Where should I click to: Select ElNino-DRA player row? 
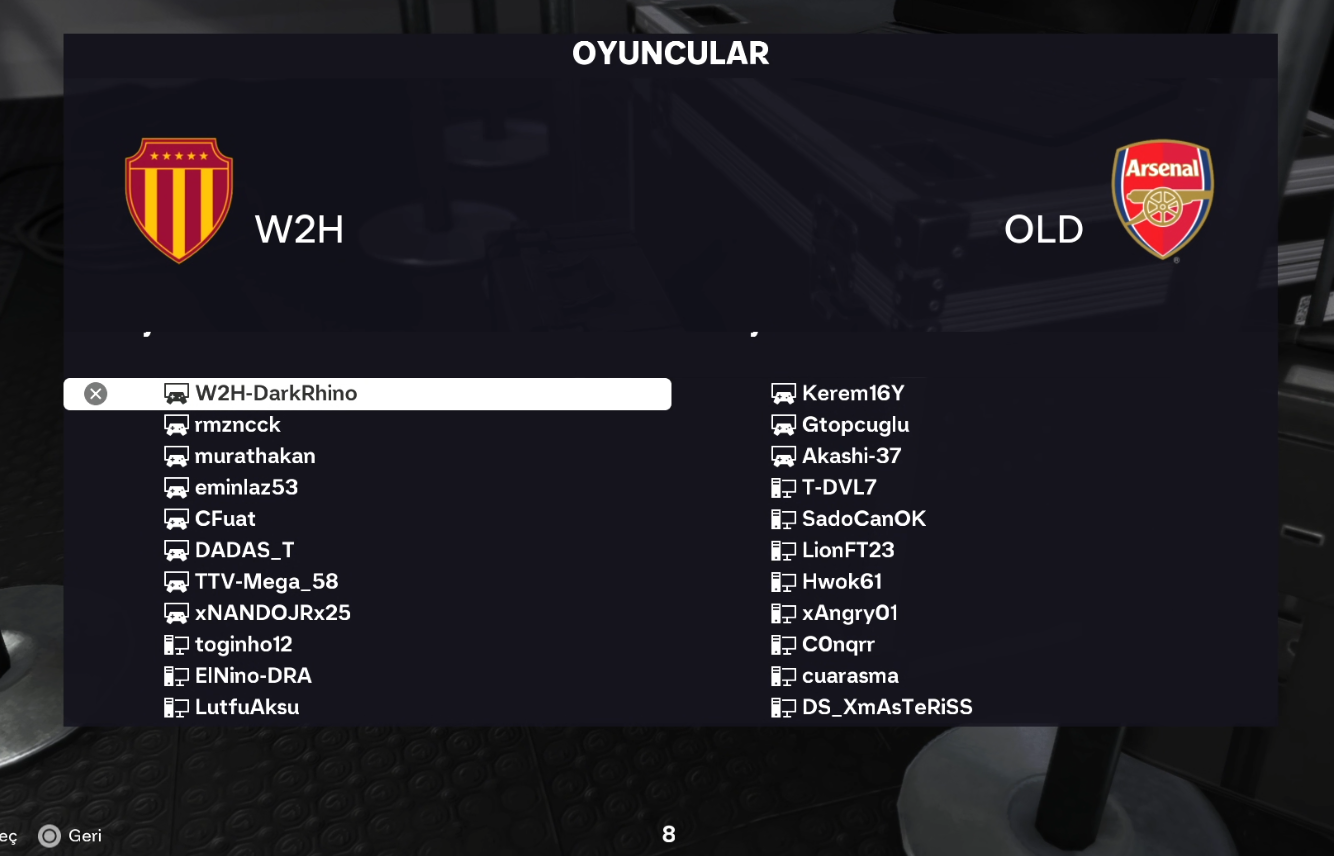click(253, 676)
